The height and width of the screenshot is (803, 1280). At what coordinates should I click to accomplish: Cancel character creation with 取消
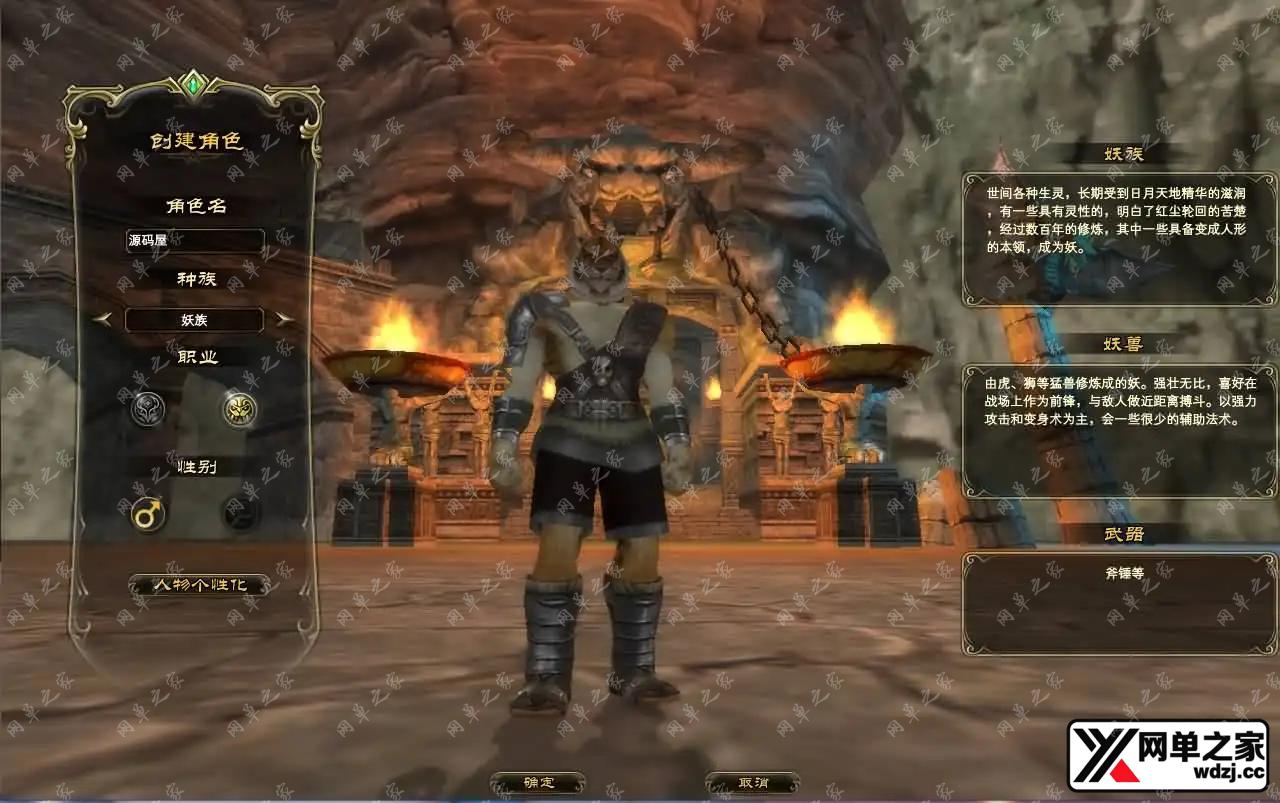pyautogui.click(x=752, y=783)
